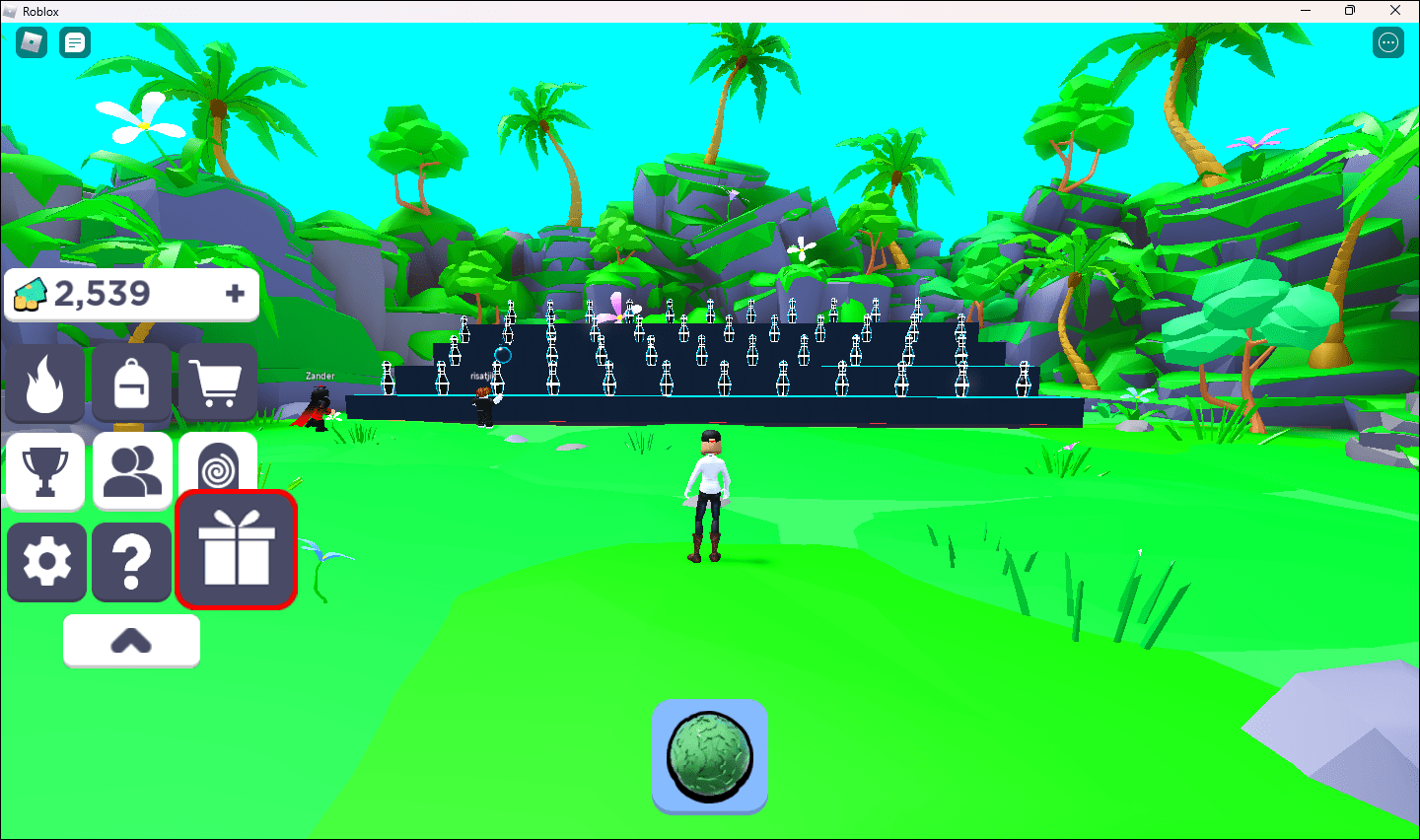The image size is (1420, 840).
Task: Throw the green ball item
Action: coord(709,756)
